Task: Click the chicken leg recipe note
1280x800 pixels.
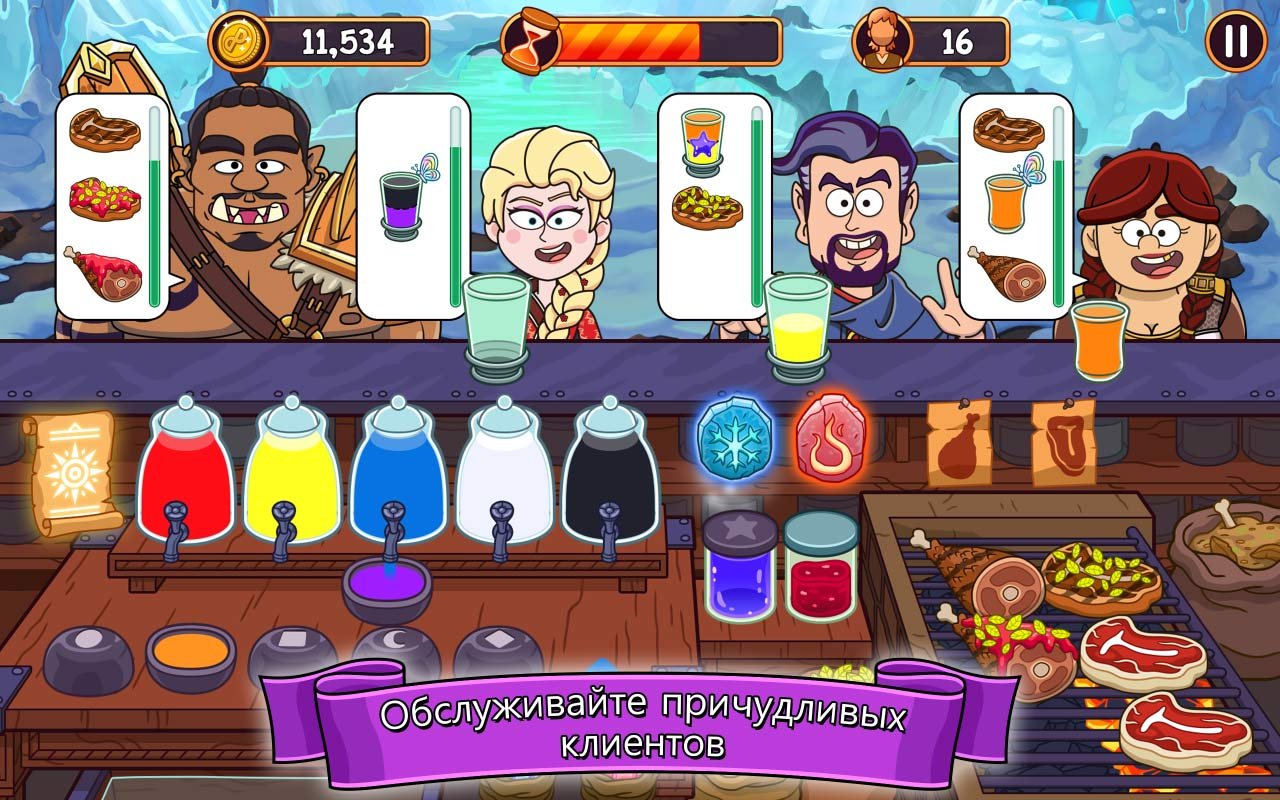Action: pyautogui.click(x=958, y=443)
